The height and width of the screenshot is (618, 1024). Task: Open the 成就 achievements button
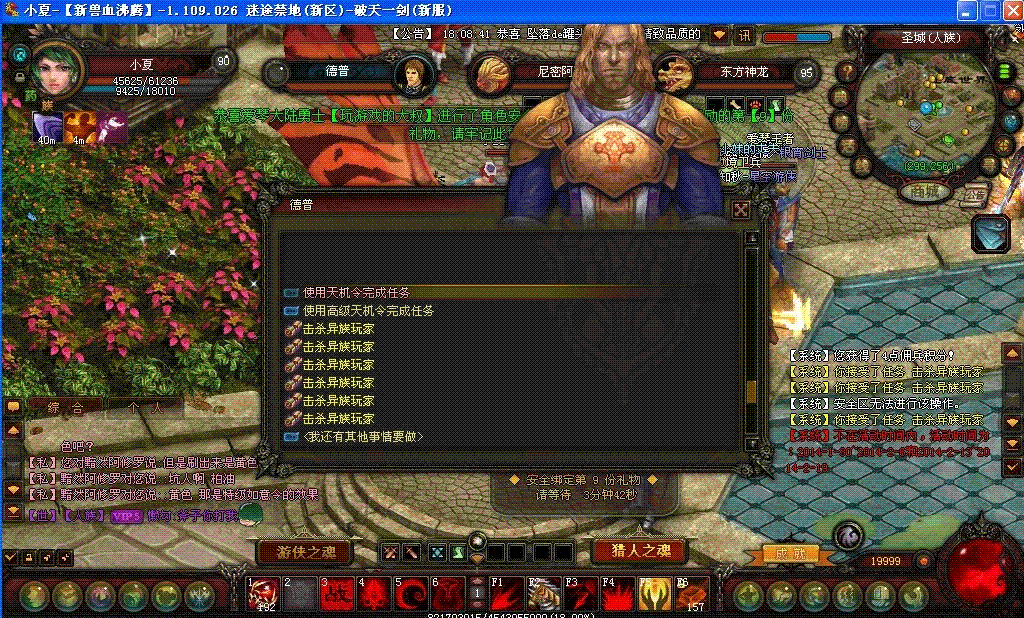[782, 553]
